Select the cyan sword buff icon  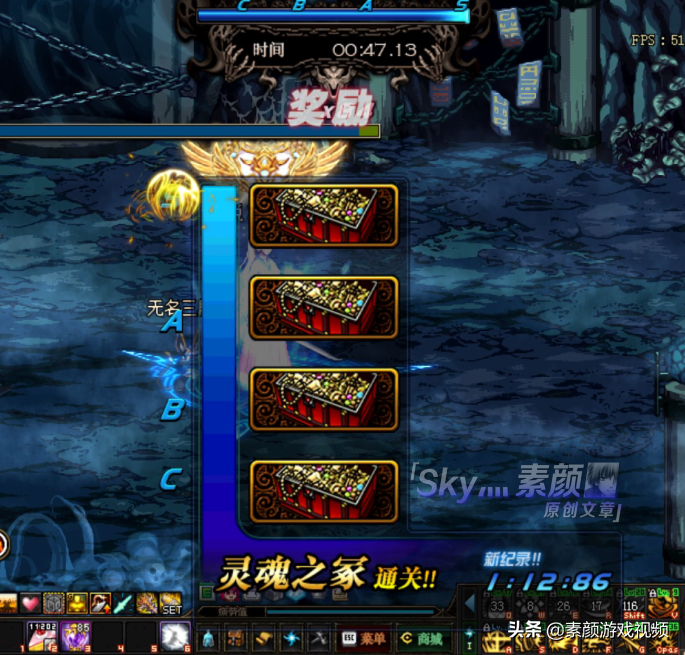click(122, 604)
